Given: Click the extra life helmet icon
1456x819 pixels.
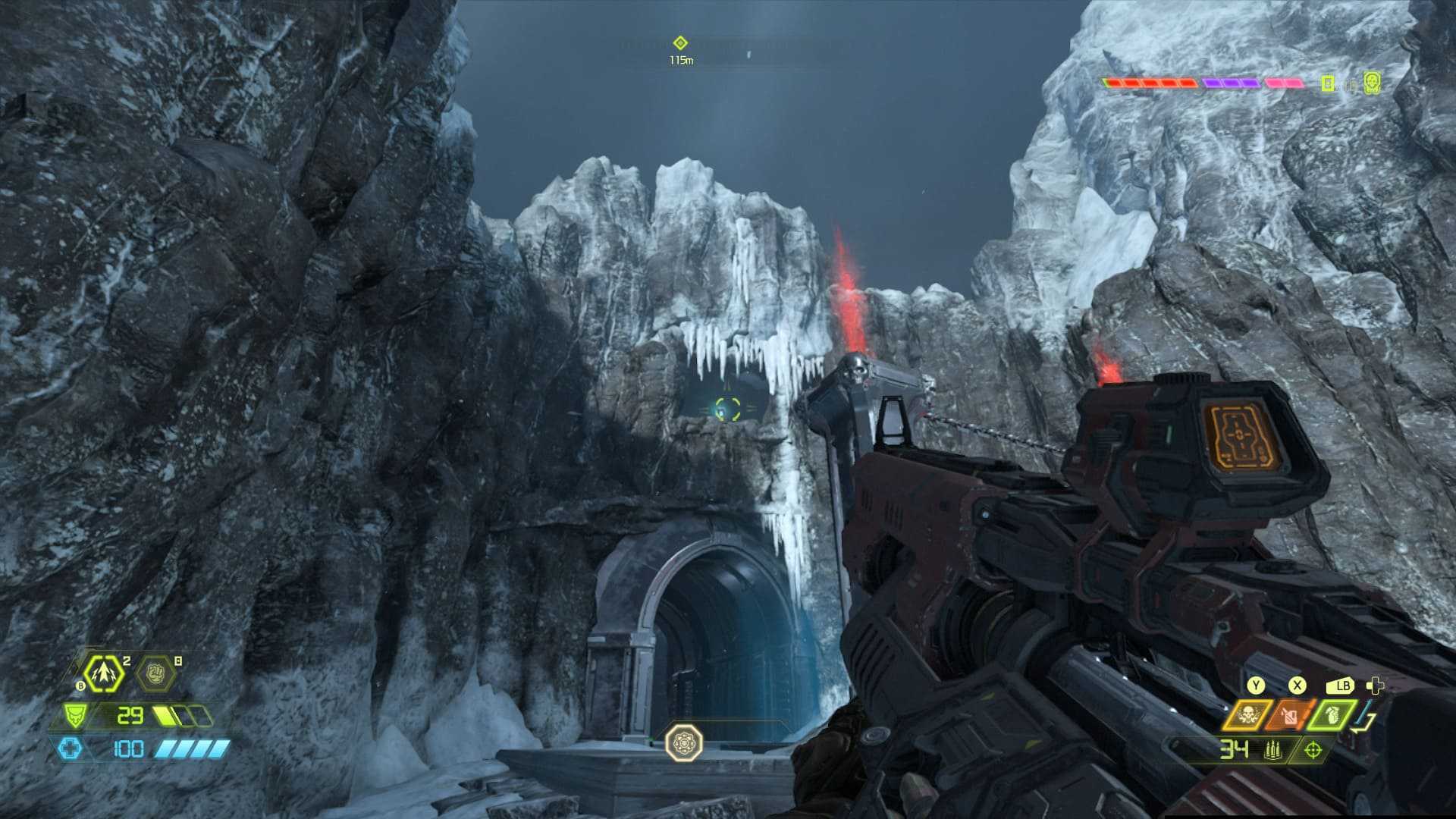Looking at the screenshot, I should click(1371, 83).
